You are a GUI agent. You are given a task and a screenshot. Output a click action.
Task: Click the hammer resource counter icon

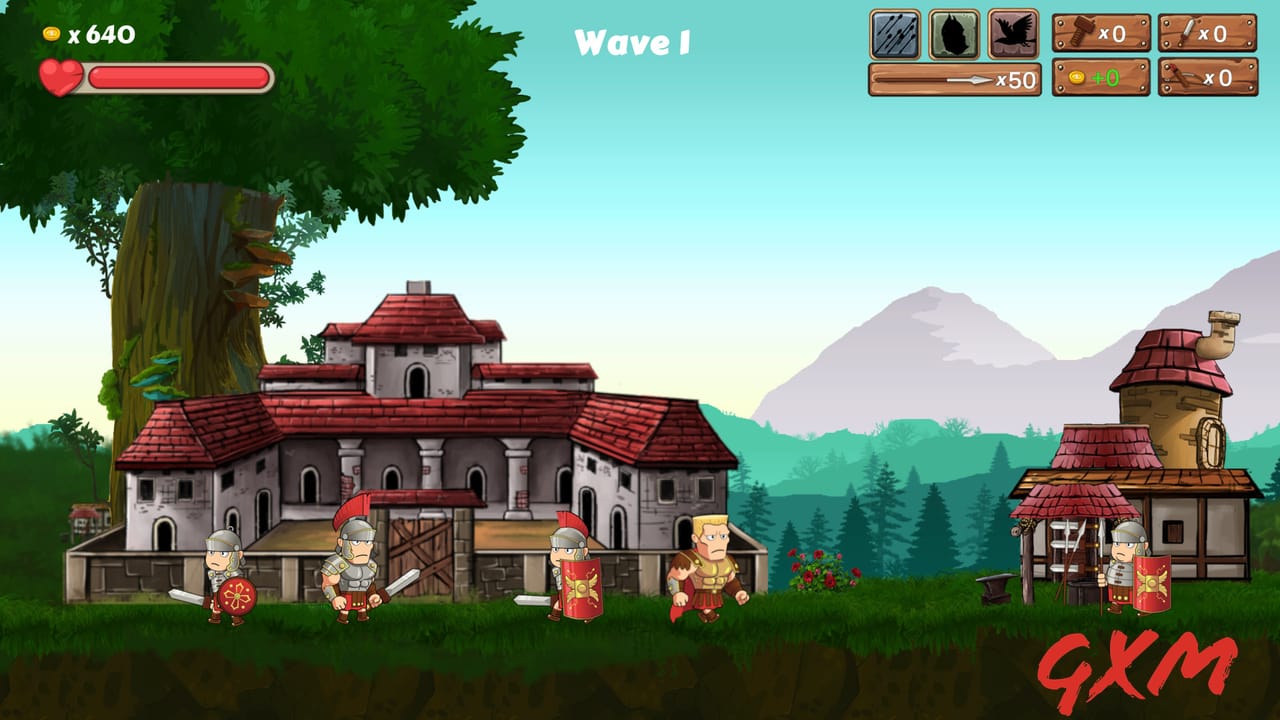tap(1082, 32)
